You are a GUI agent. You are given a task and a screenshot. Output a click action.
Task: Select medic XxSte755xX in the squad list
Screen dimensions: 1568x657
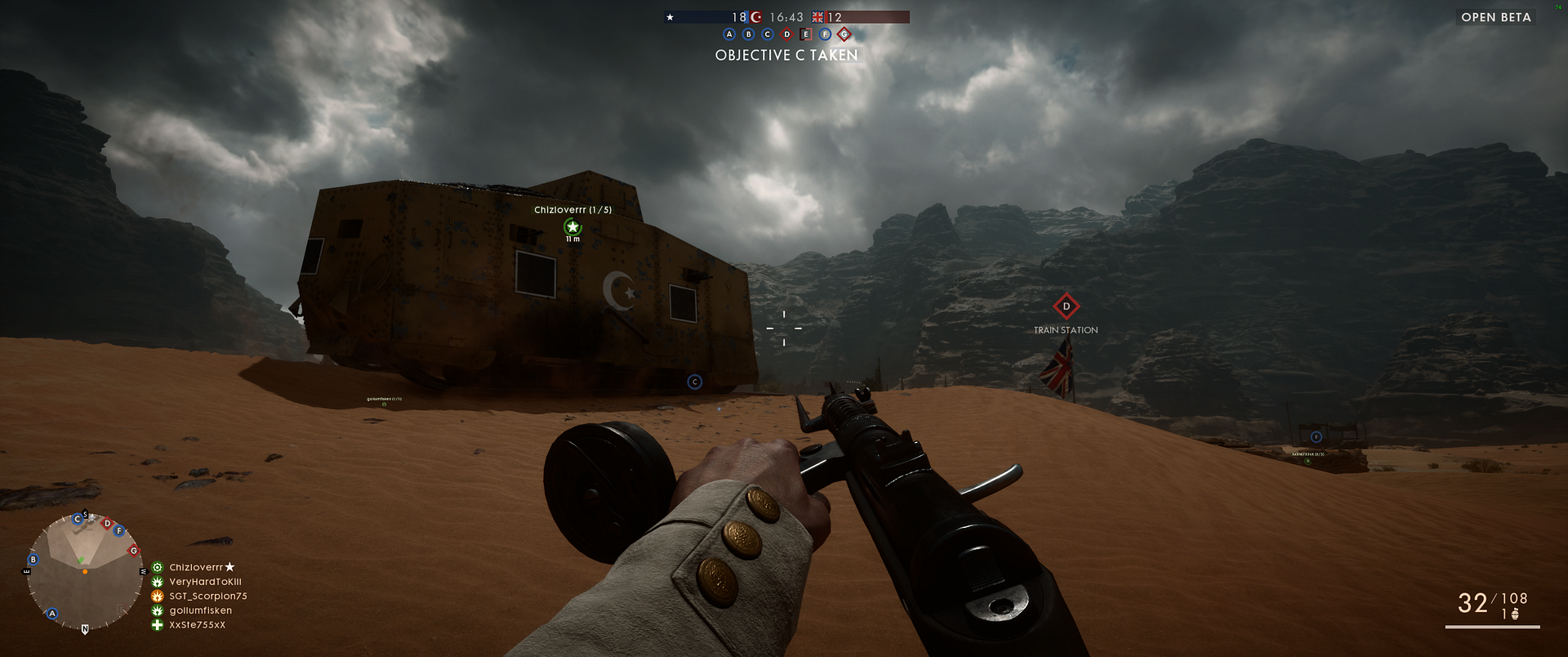point(197,625)
